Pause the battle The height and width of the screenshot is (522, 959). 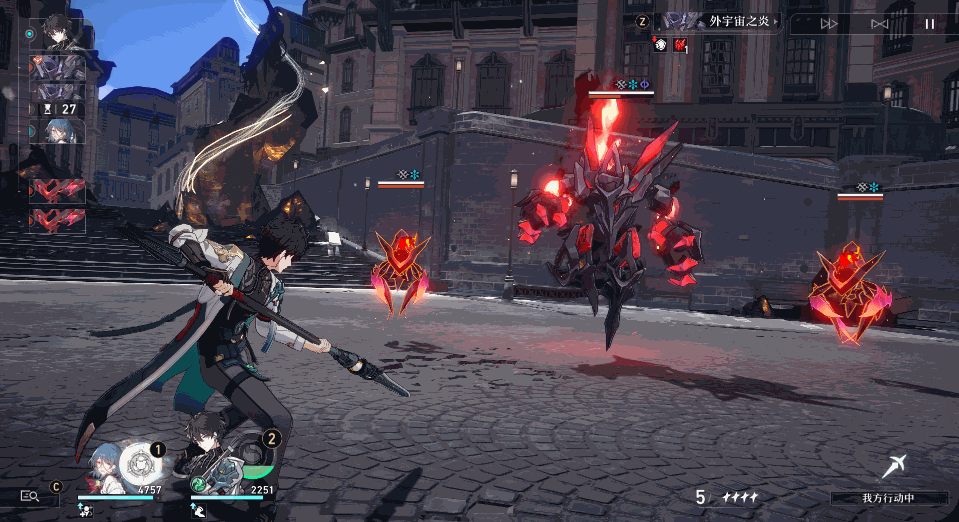(x=929, y=23)
